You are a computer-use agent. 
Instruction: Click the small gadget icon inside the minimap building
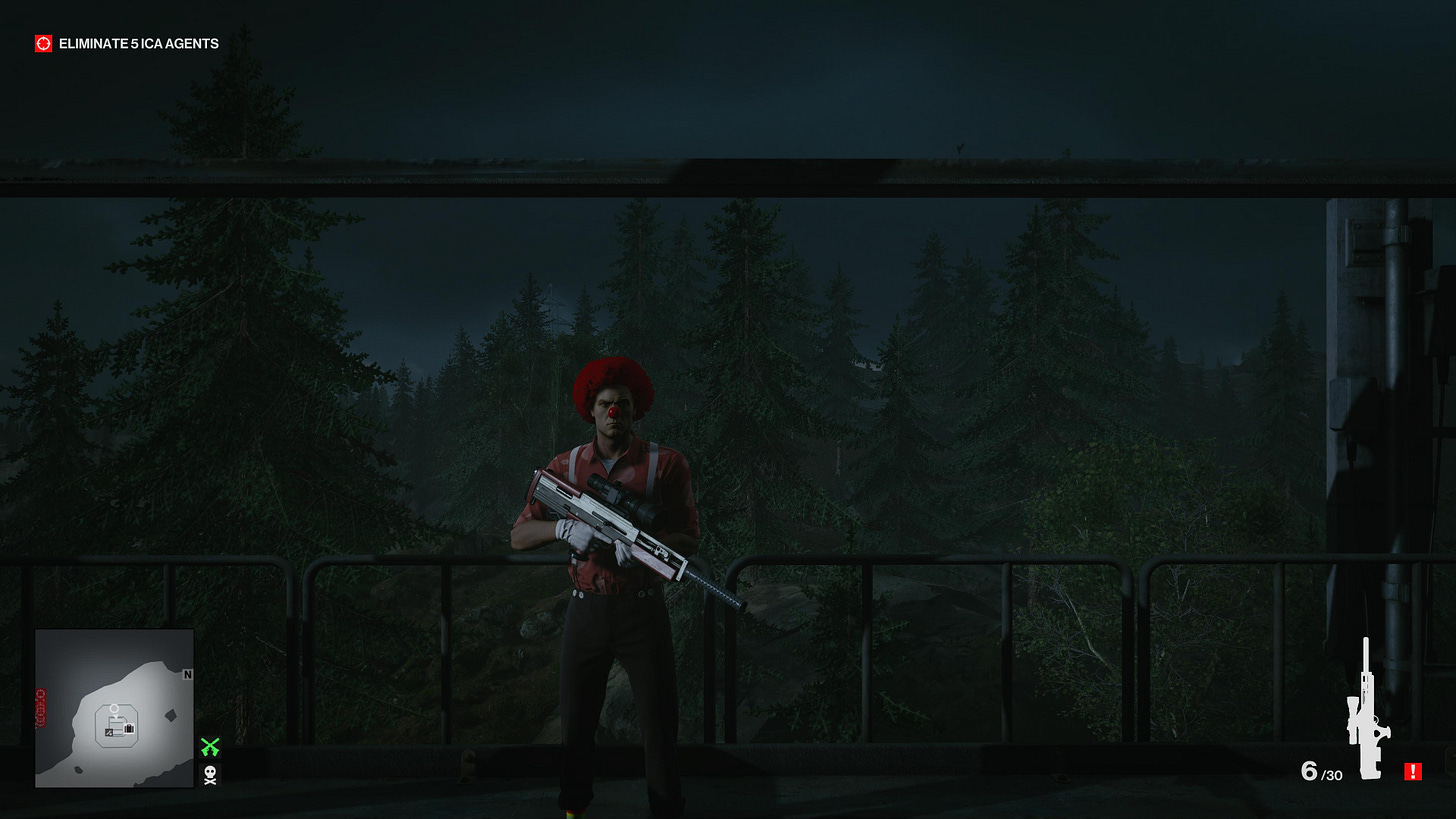click(108, 732)
